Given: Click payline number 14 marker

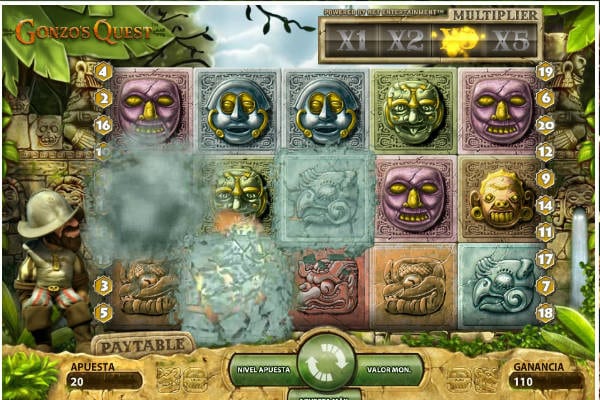Looking at the screenshot, I should [x=545, y=205].
